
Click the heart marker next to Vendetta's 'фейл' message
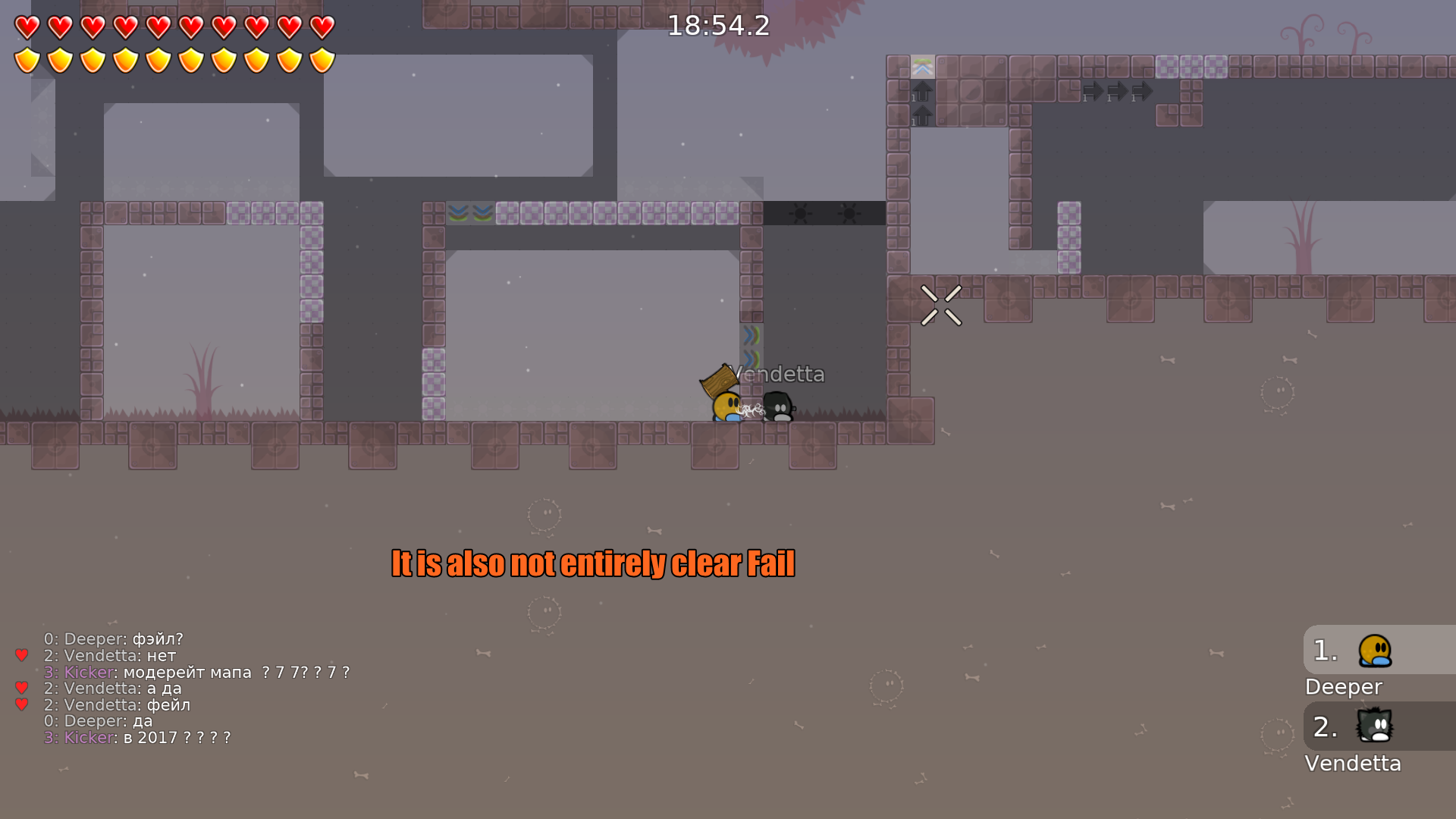[x=20, y=704]
